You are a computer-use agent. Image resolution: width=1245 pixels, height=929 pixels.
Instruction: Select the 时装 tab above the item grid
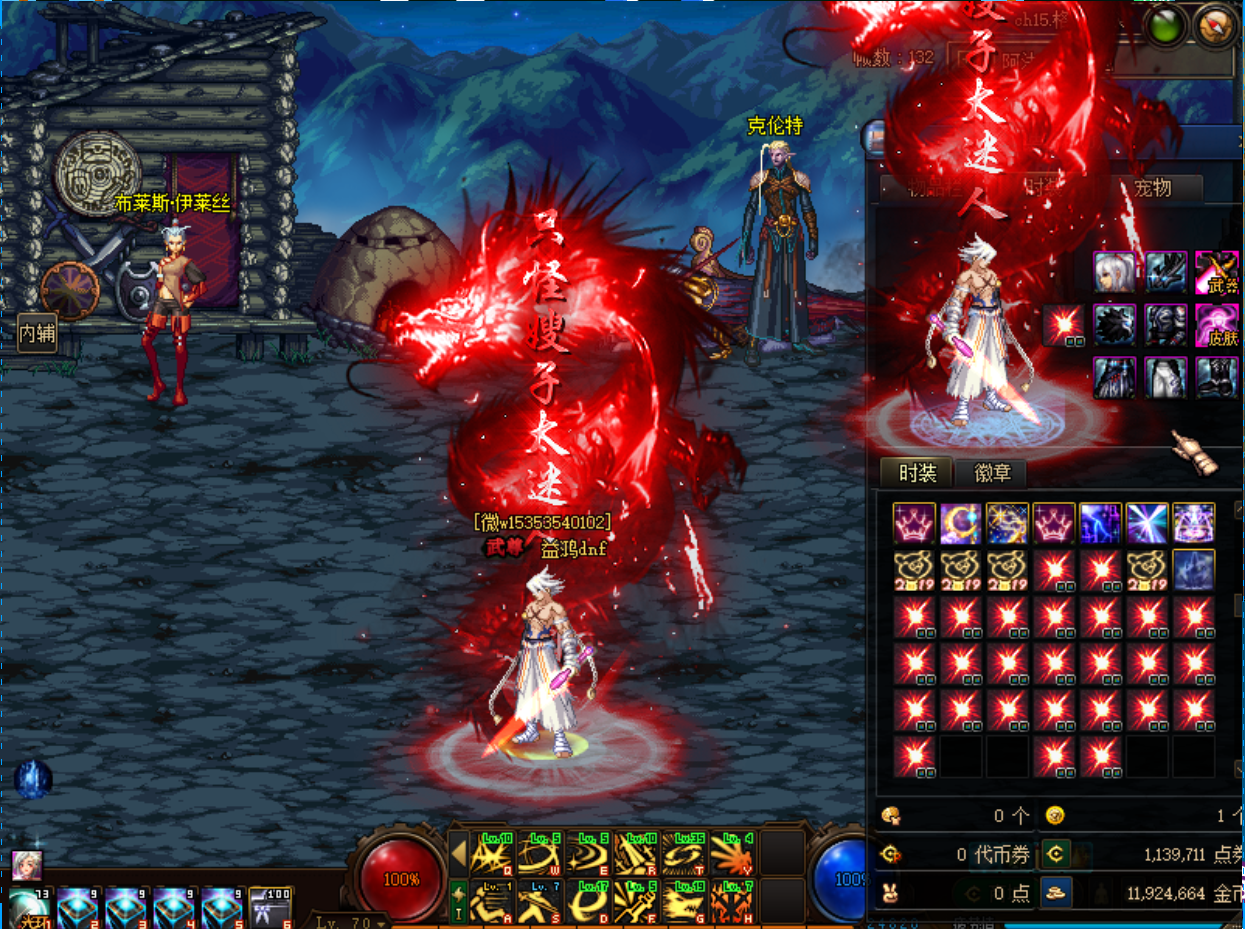pos(917,473)
